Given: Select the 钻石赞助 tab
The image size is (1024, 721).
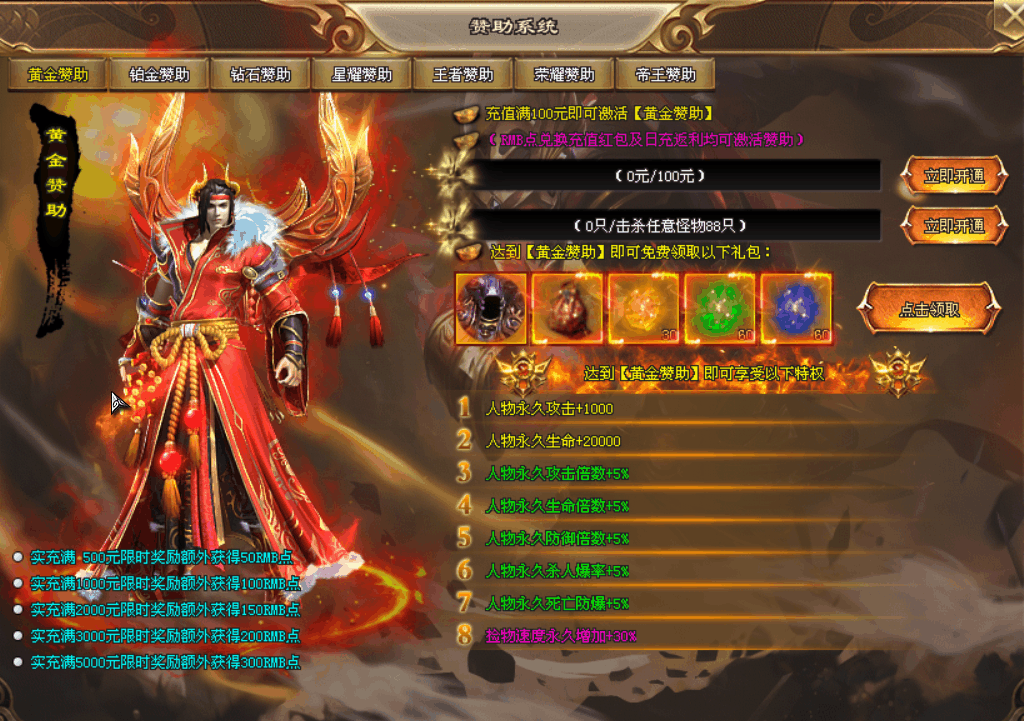Looking at the screenshot, I should pyautogui.click(x=260, y=75).
